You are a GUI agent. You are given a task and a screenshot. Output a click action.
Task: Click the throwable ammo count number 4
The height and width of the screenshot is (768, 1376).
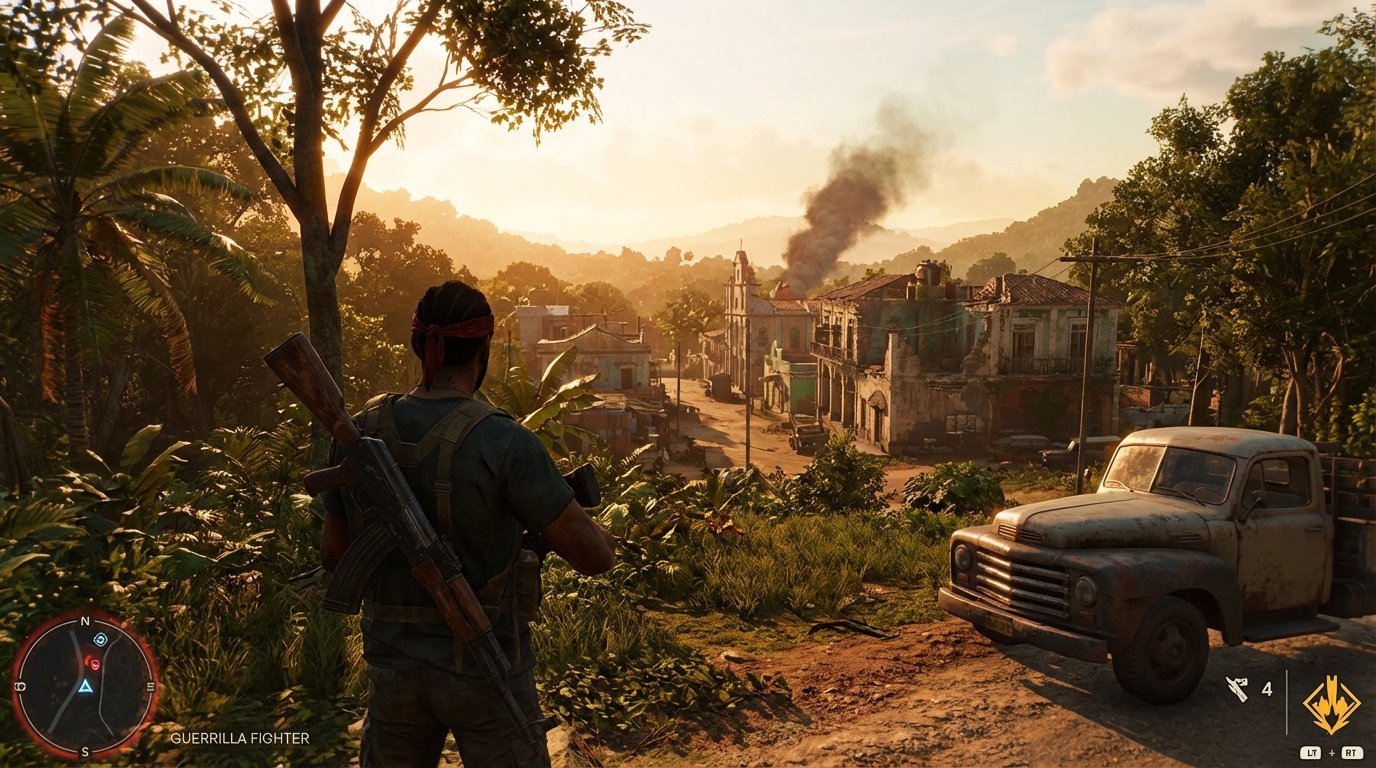pos(1267,690)
